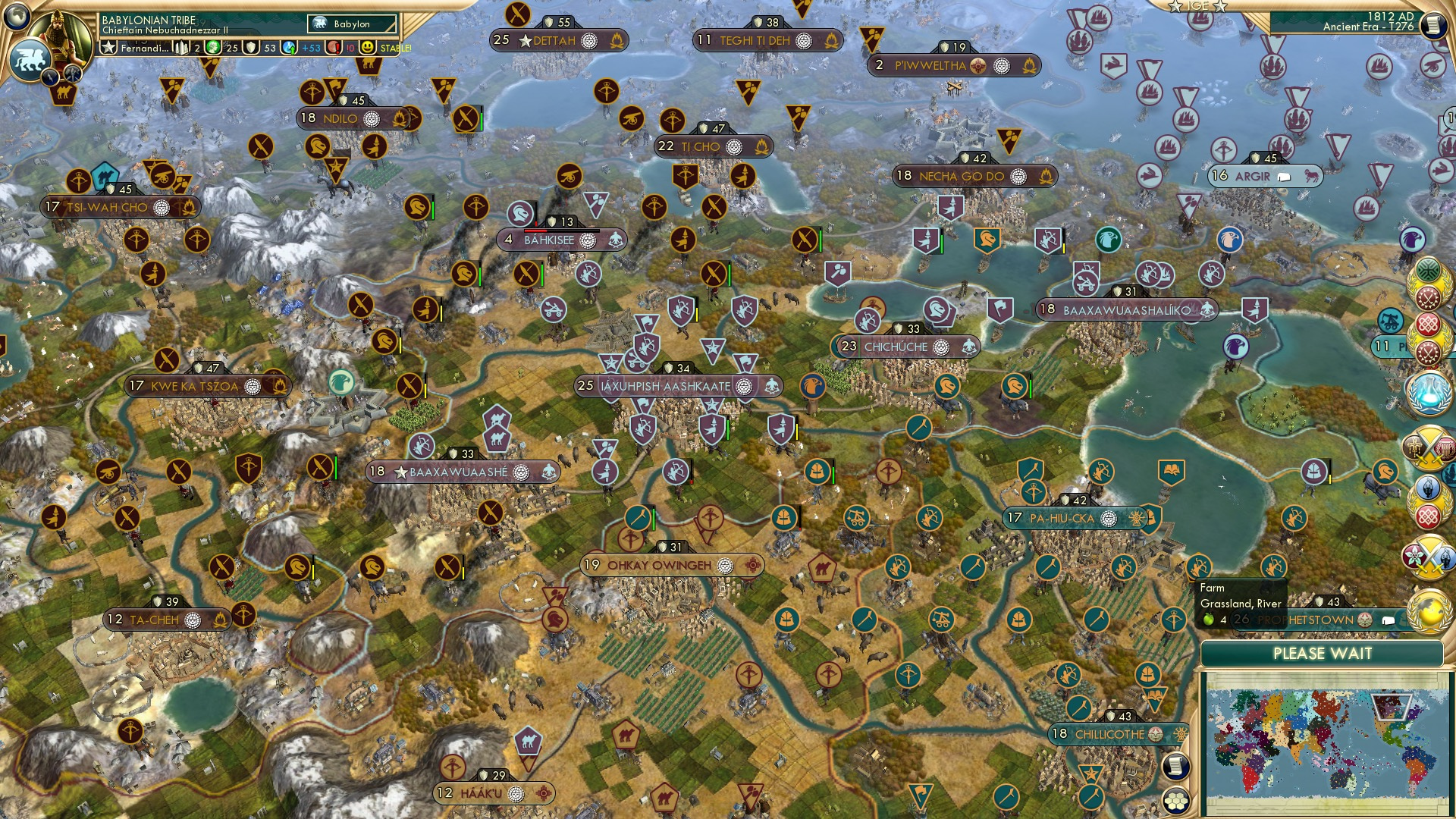Click the green pattern diplomacy notification medallion
Viewport: 1456px width, 819px height.
click(1428, 269)
